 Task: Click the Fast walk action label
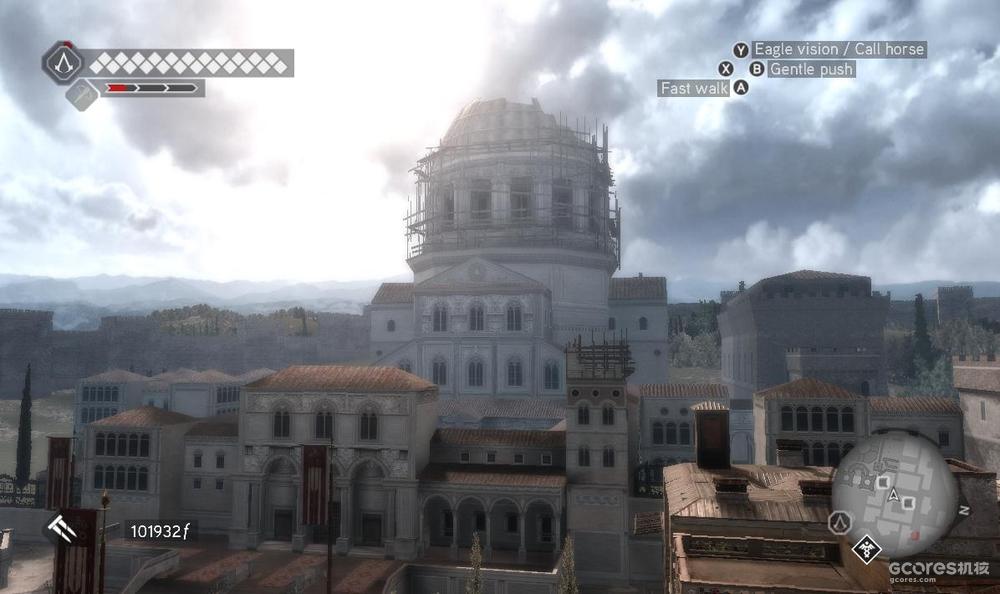pos(694,88)
